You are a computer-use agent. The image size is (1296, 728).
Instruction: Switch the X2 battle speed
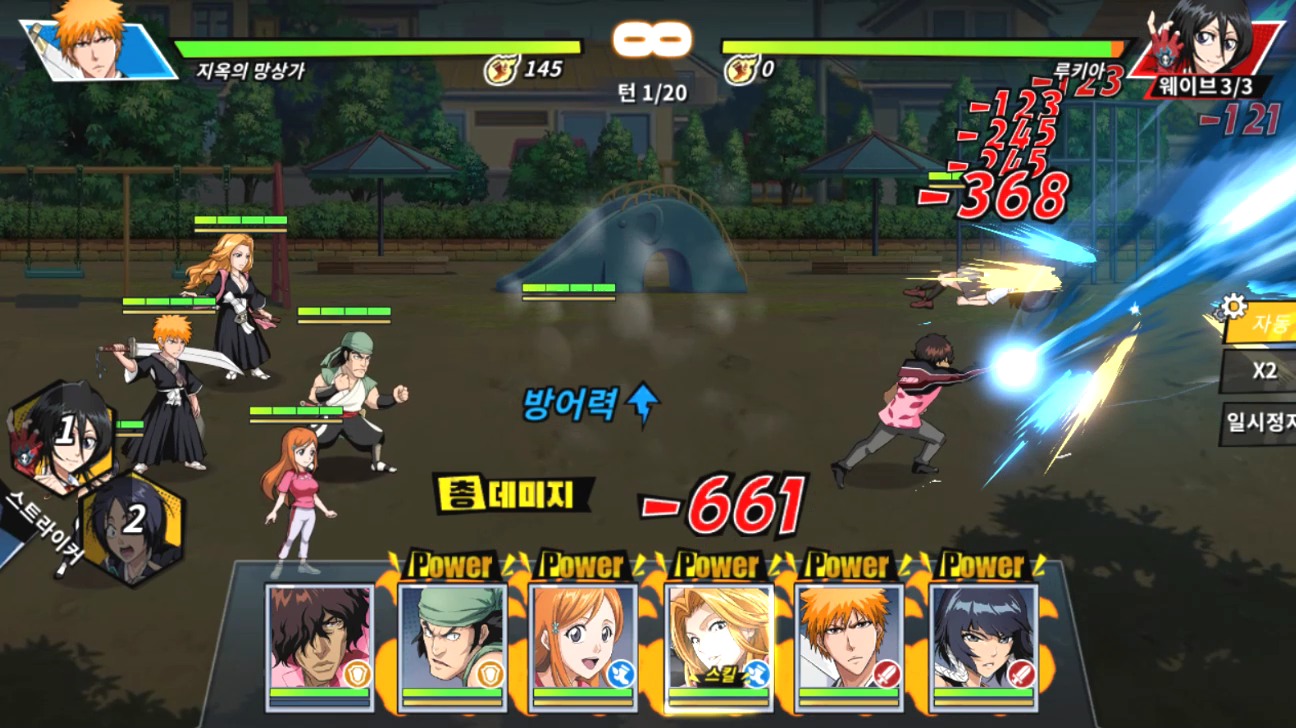pyautogui.click(x=1264, y=371)
